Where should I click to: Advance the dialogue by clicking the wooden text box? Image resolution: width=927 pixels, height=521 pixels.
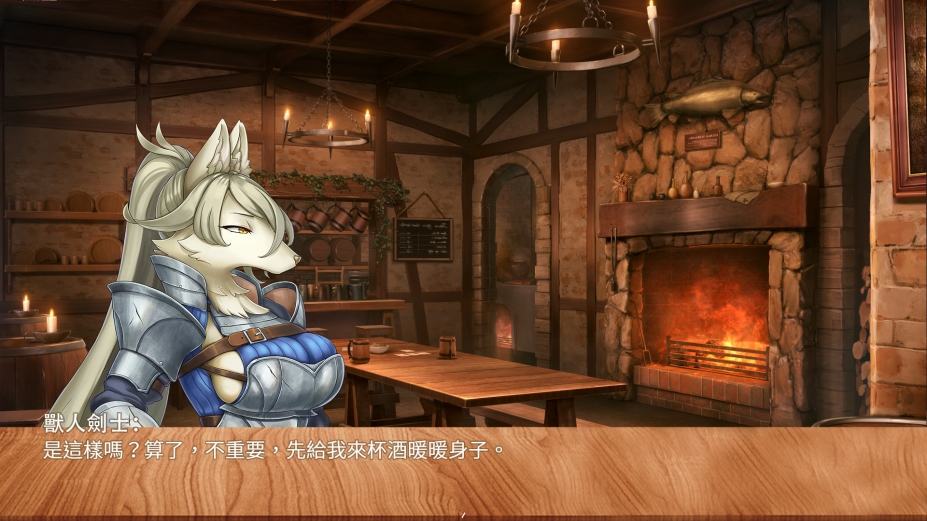[x=463, y=470]
